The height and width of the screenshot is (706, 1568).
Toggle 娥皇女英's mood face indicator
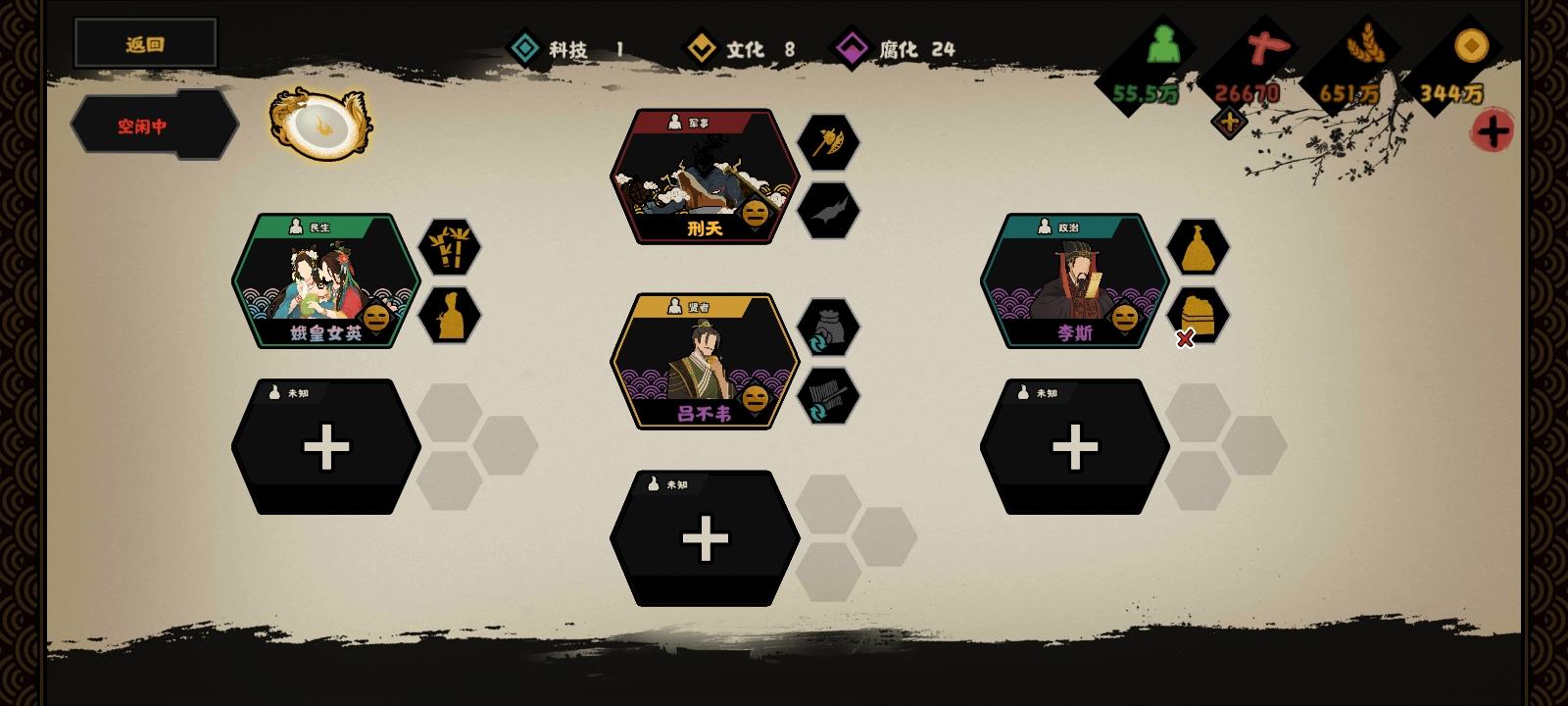(375, 318)
